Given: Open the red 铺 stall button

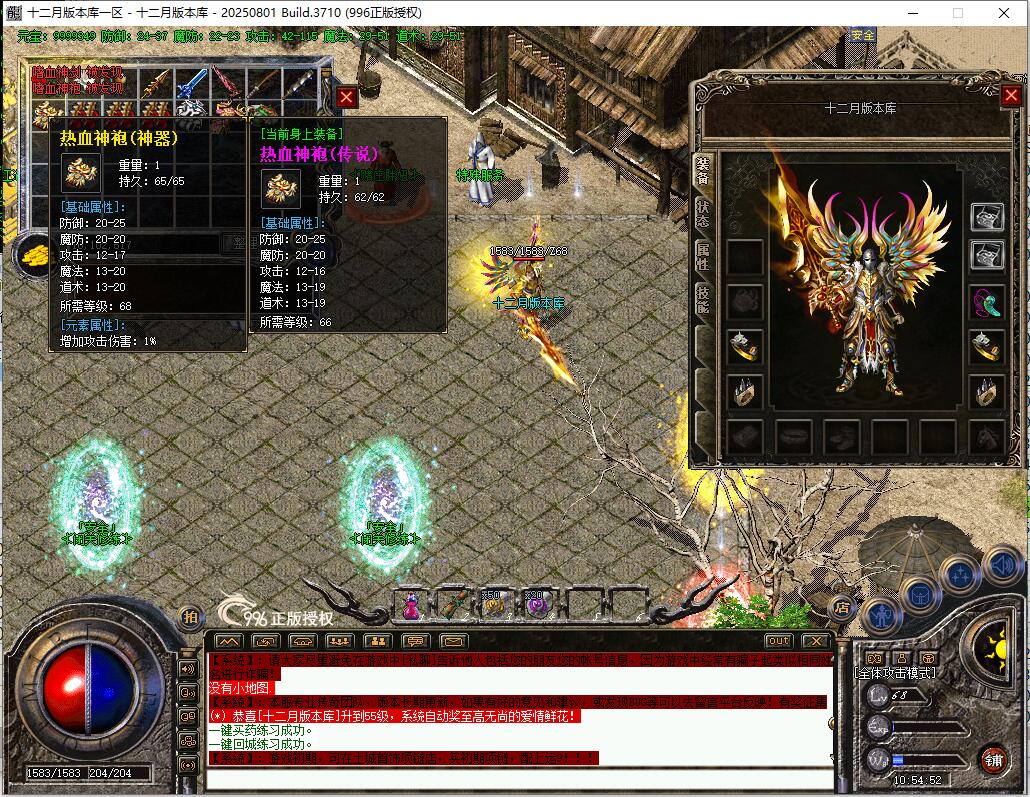Looking at the screenshot, I should tap(992, 758).
